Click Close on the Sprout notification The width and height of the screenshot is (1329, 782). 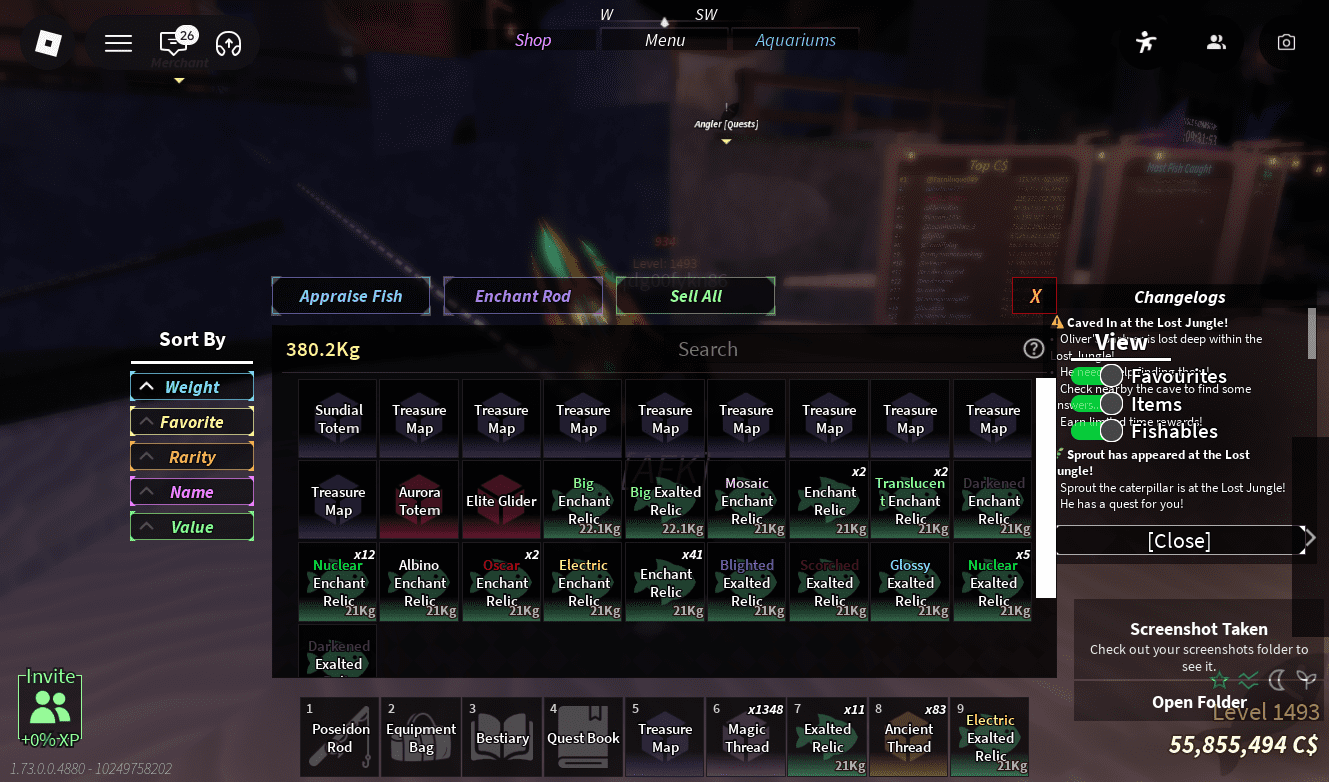1179,540
